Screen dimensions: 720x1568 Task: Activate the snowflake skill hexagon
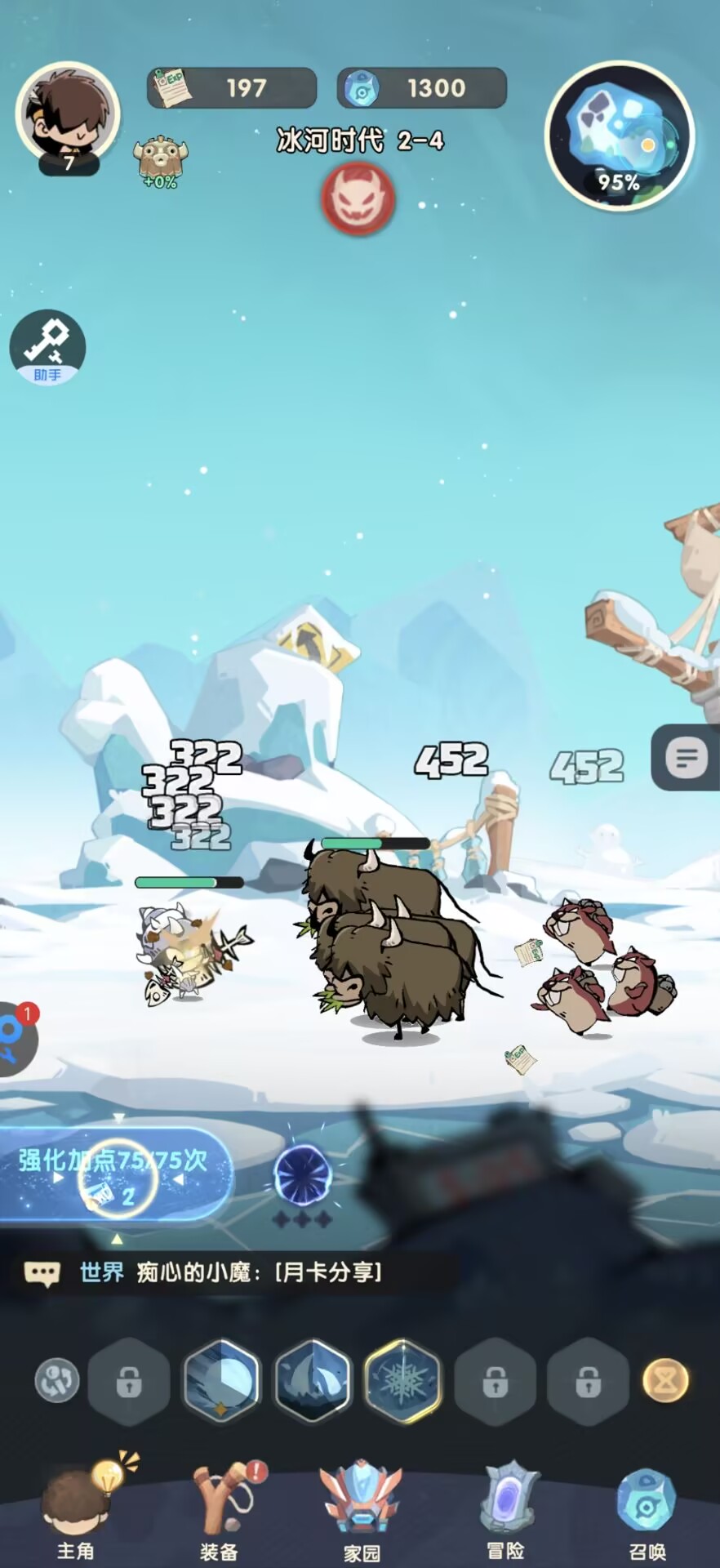pyautogui.click(x=403, y=1381)
